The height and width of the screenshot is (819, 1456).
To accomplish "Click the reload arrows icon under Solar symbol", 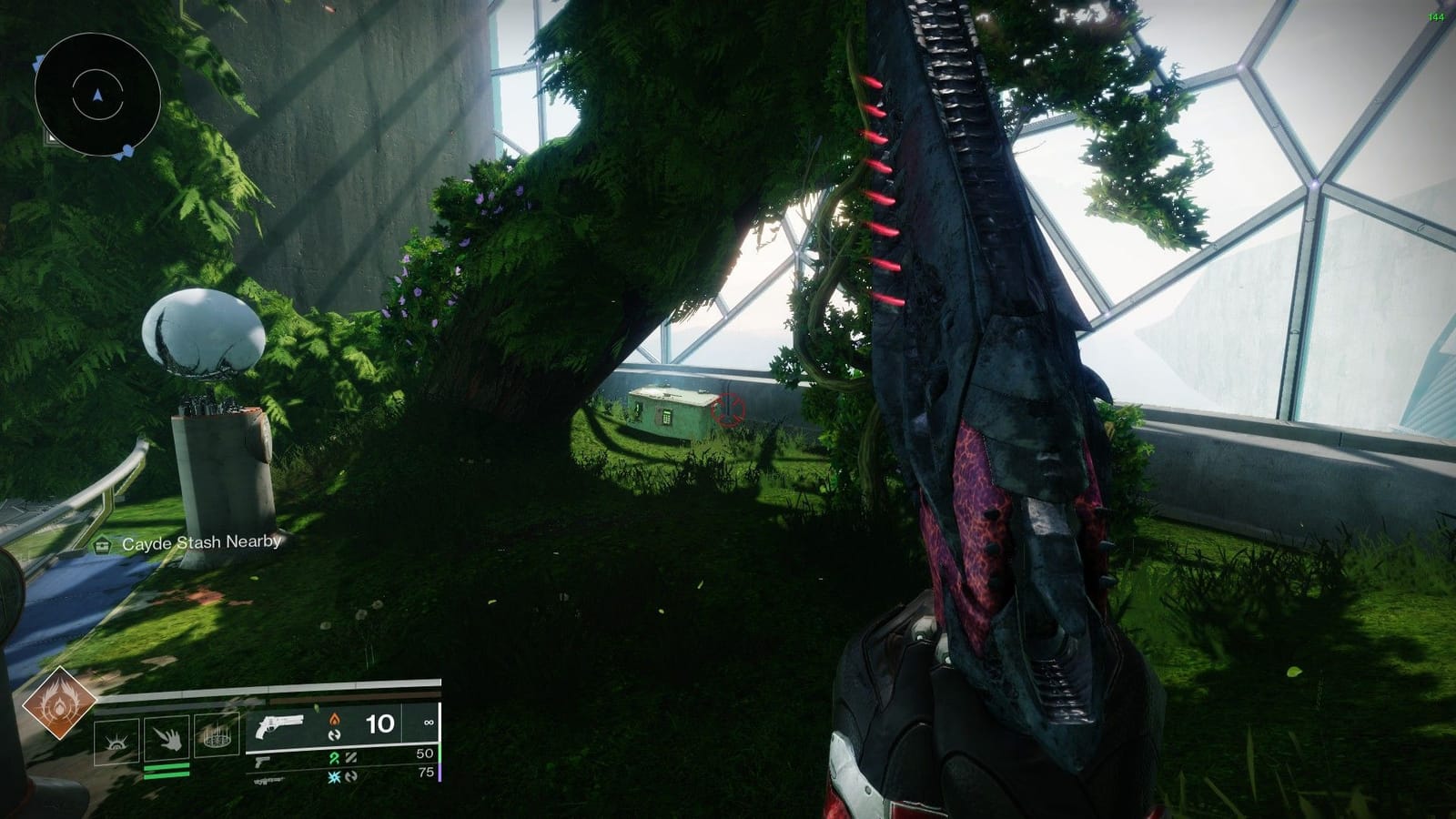I will (336, 737).
